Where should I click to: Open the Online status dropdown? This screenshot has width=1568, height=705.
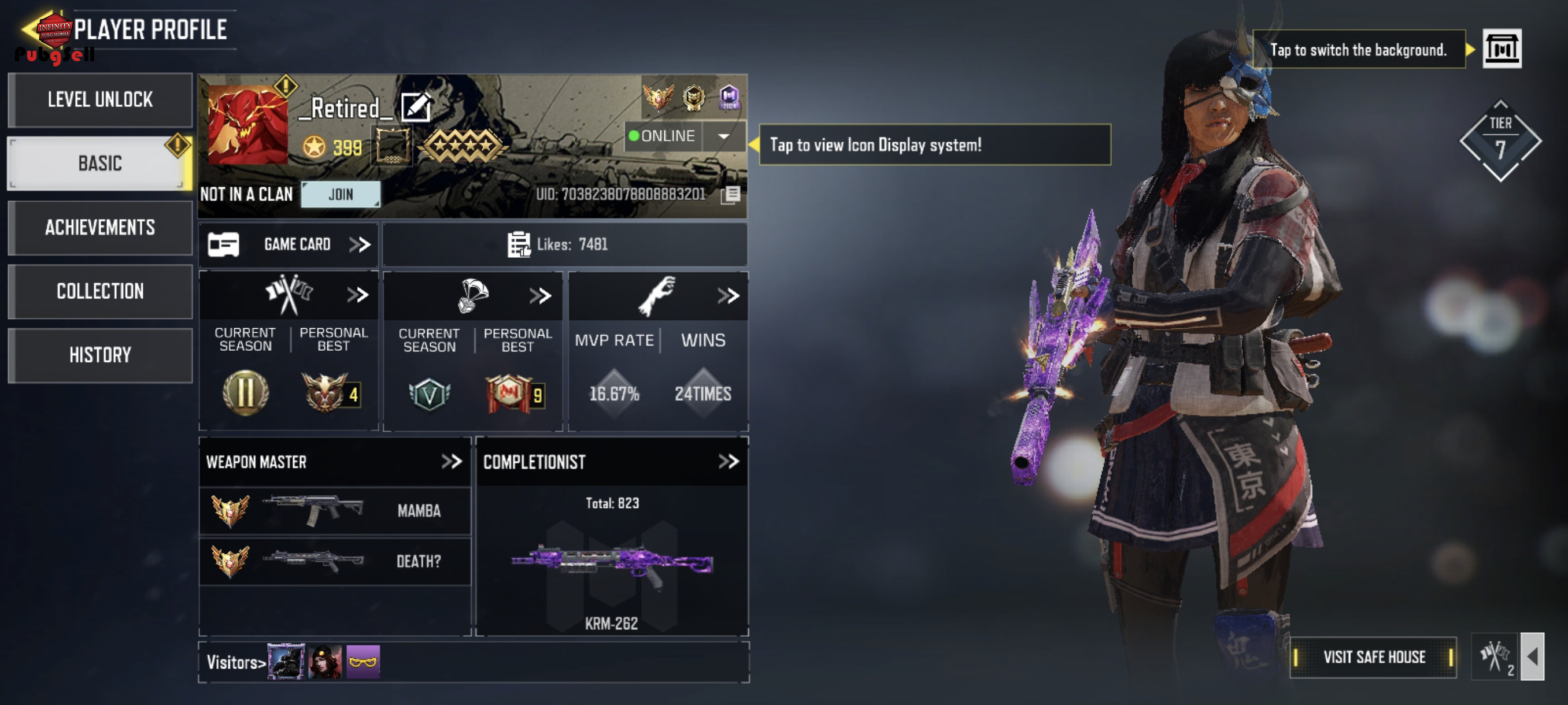click(723, 136)
